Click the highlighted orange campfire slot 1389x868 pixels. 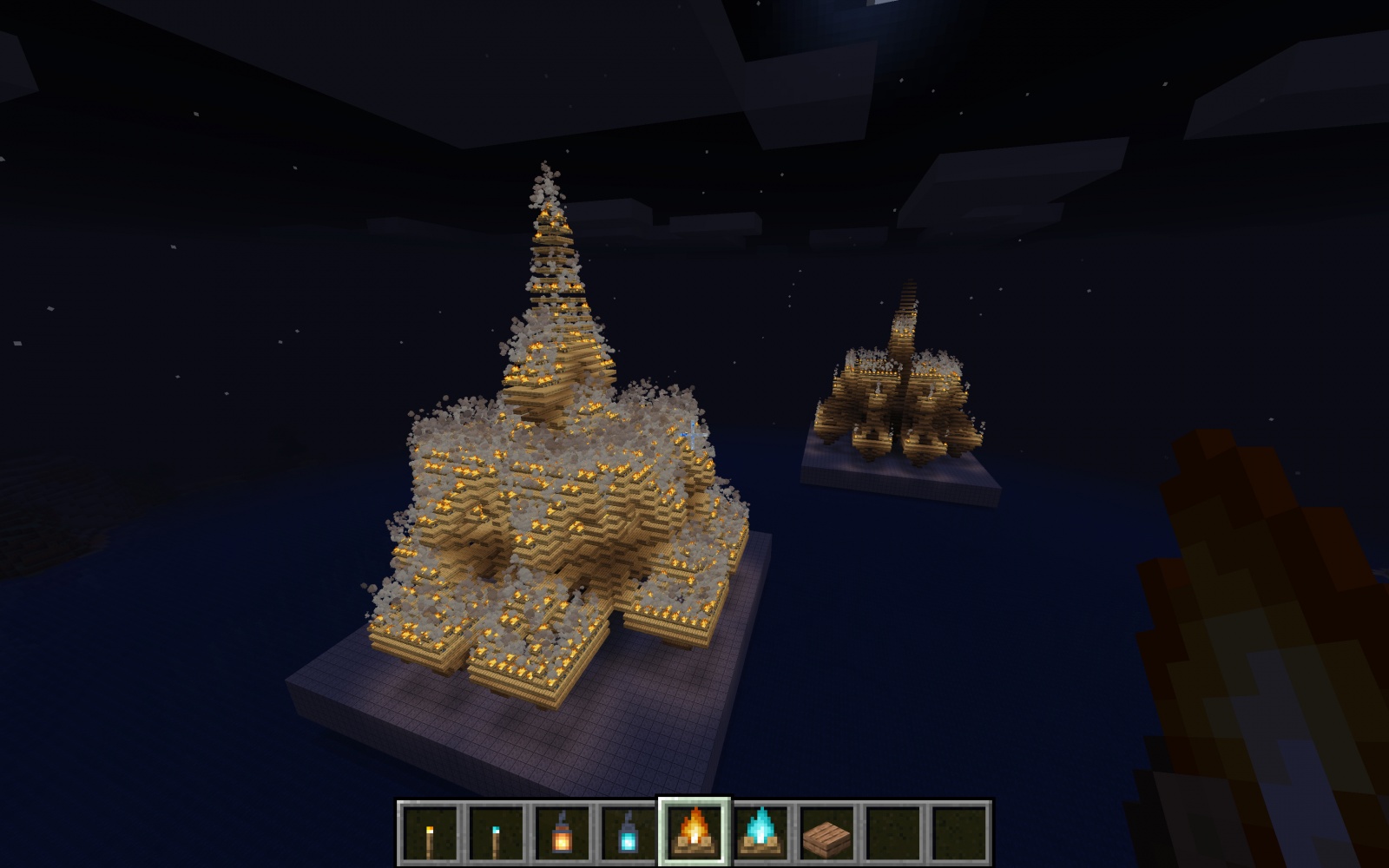(694, 832)
